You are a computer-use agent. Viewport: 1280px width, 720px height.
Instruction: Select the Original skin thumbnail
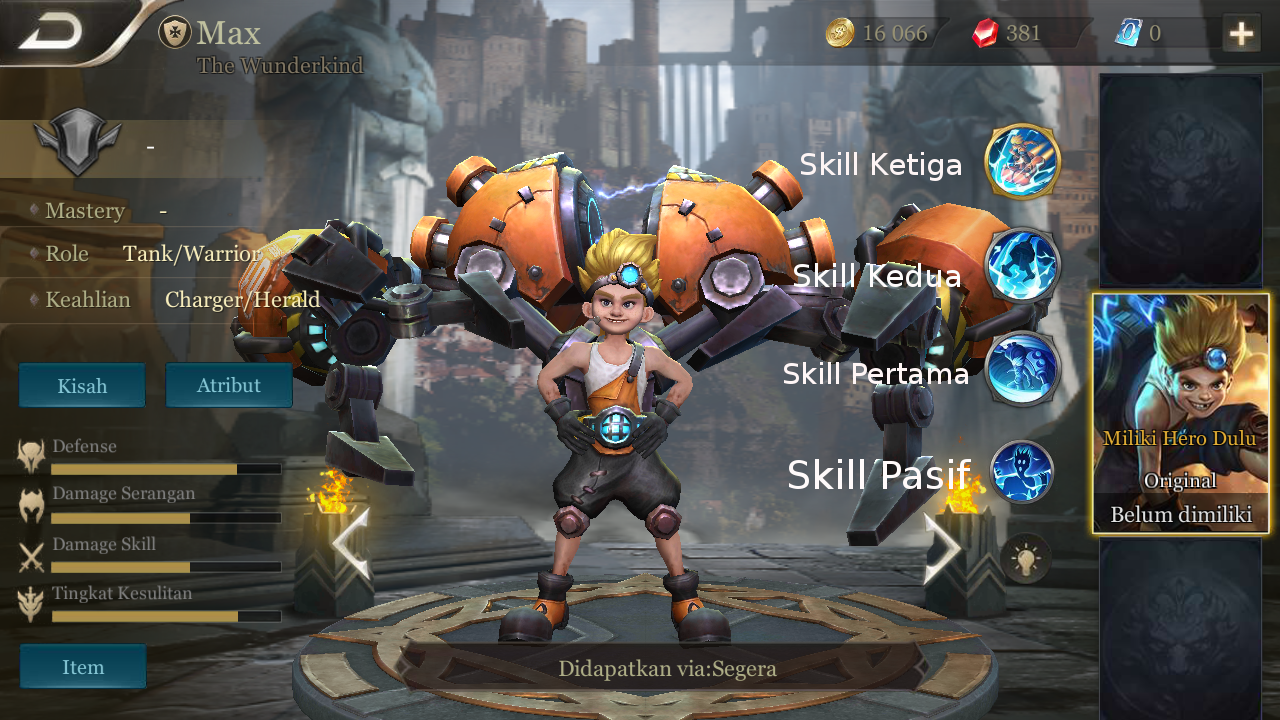point(1181,413)
